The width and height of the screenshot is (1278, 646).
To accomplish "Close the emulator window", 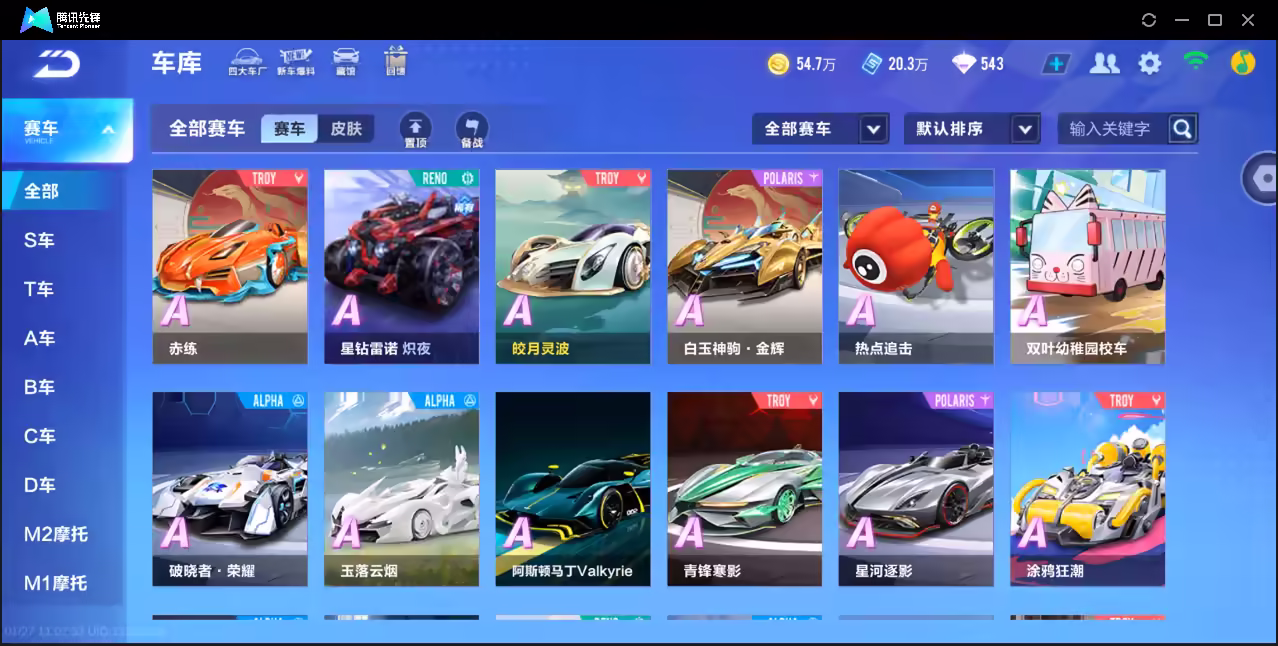I will coord(1248,20).
